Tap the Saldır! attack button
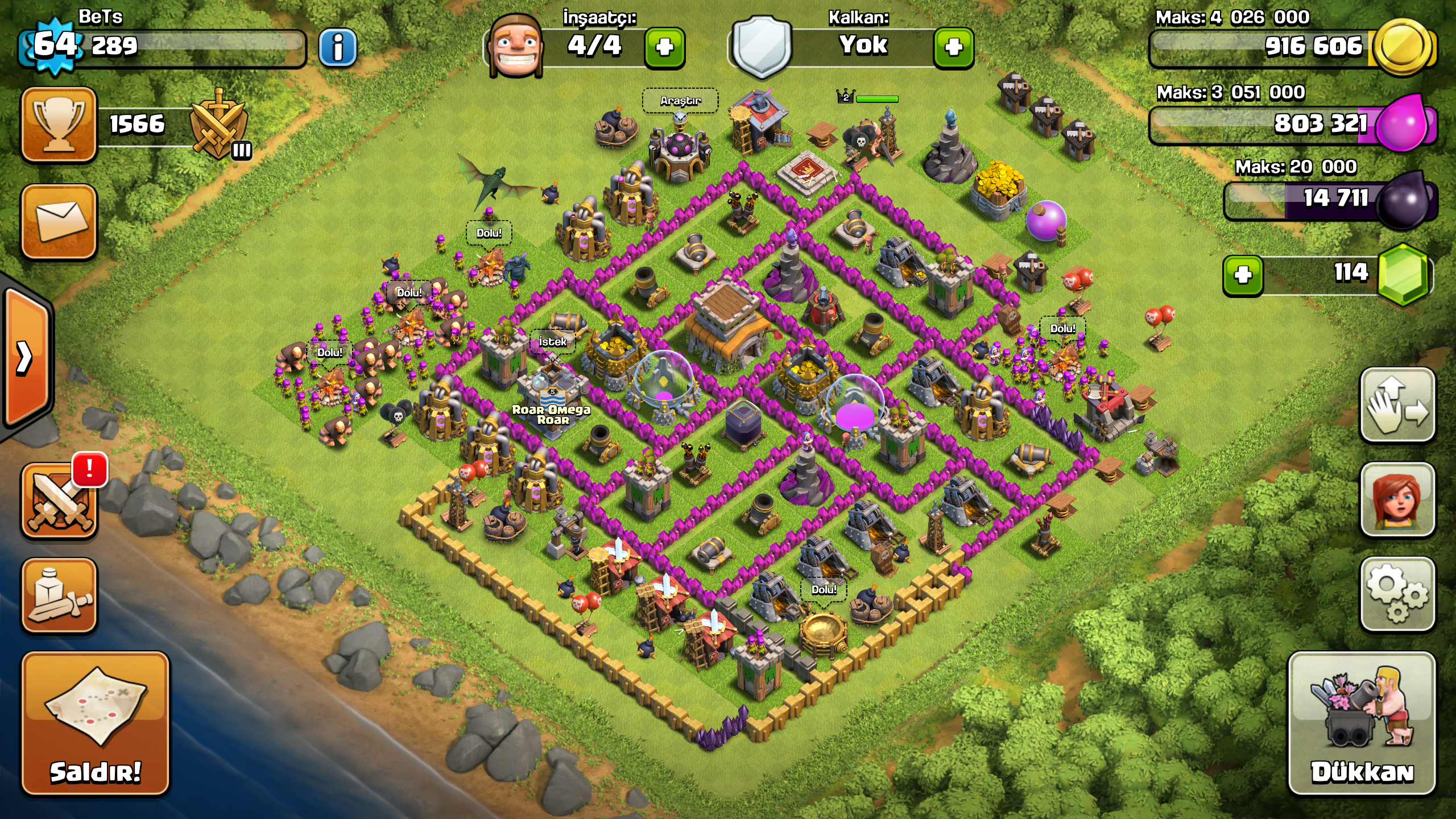This screenshot has height=819, width=1456. [x=96, y=723]
